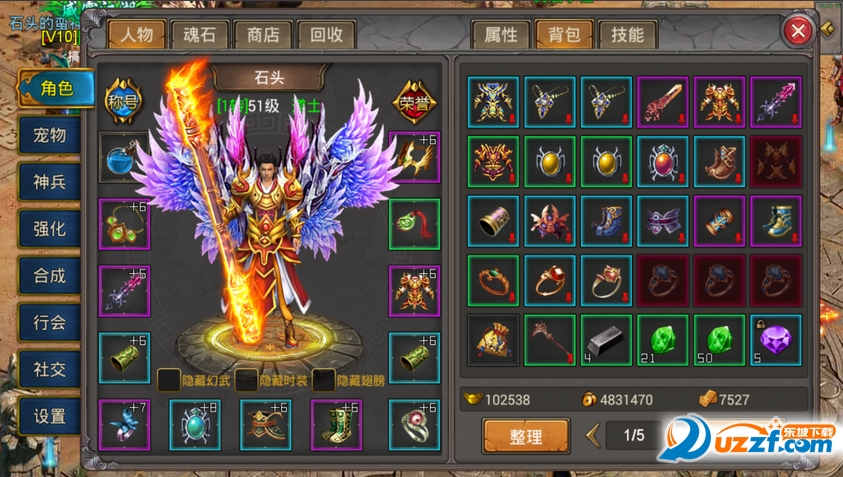843x477 pixels.
Task: Select the silver ingot item in the bag
Action: point(607,340)
